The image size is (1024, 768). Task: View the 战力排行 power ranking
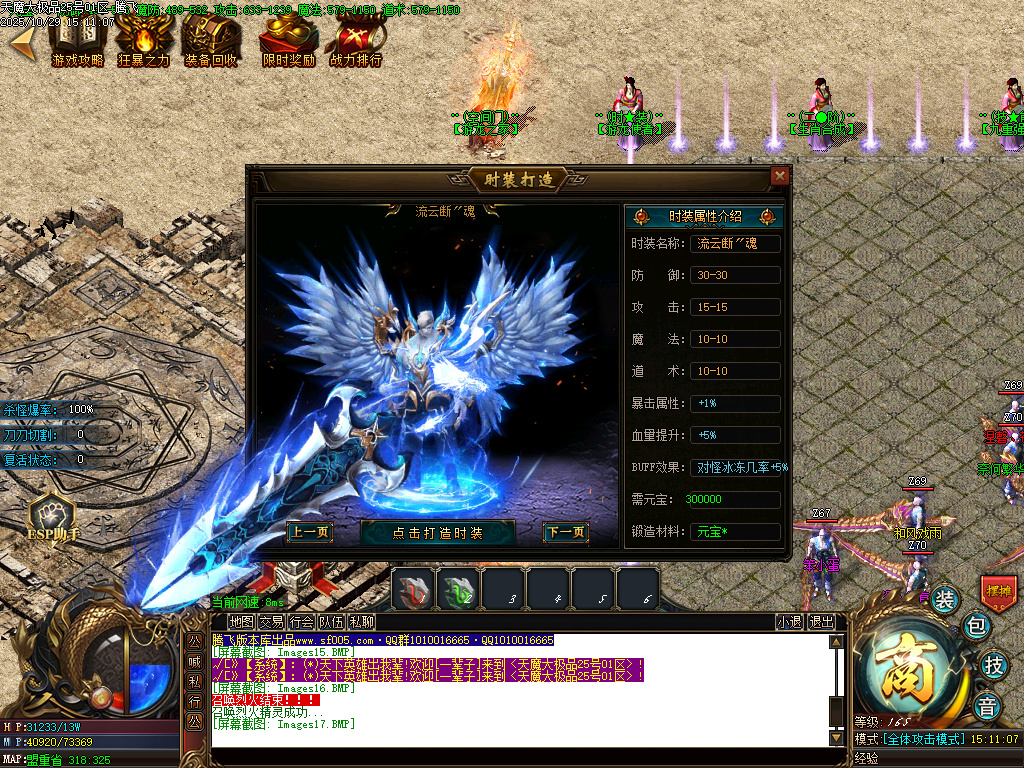[356, 42]
